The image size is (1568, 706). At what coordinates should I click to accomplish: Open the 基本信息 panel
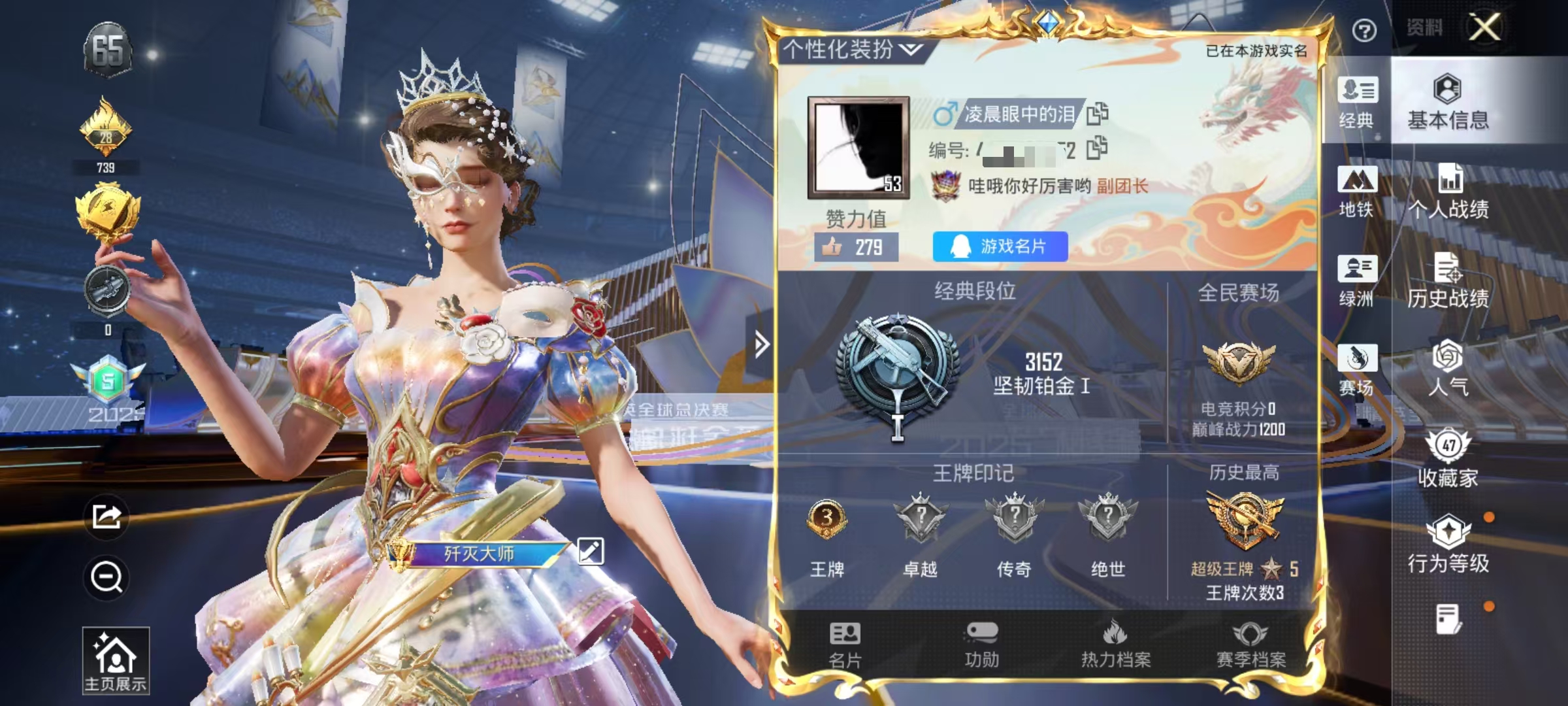(x=1448, y=105)
